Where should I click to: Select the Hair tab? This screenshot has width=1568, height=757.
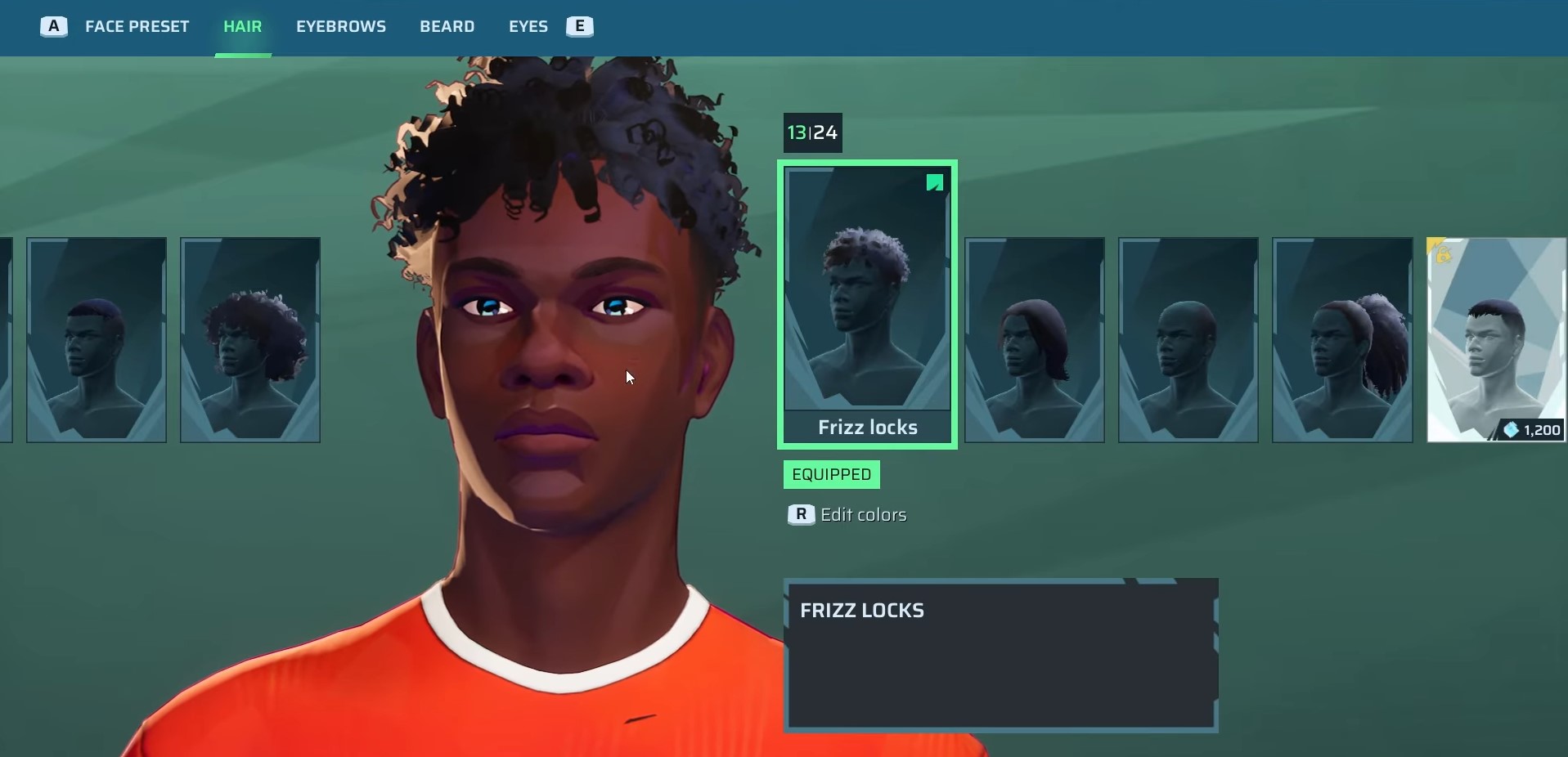243,27
